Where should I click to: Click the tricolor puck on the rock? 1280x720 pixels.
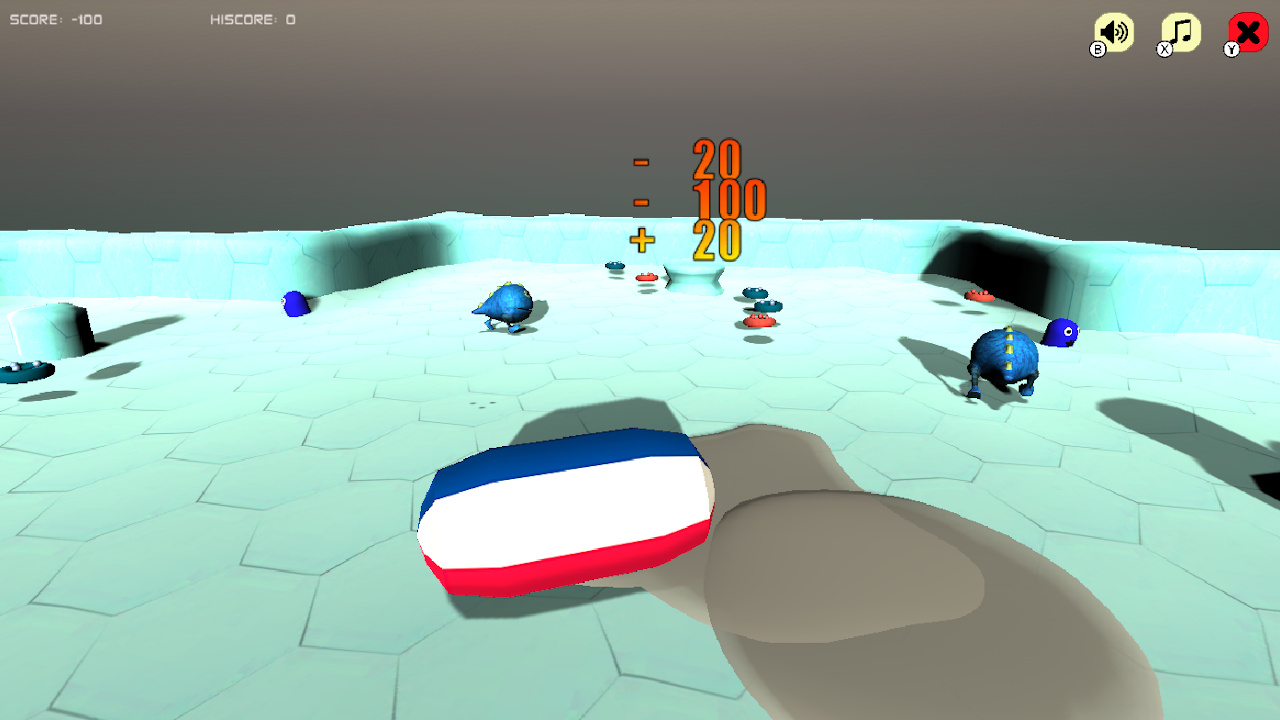566,510
